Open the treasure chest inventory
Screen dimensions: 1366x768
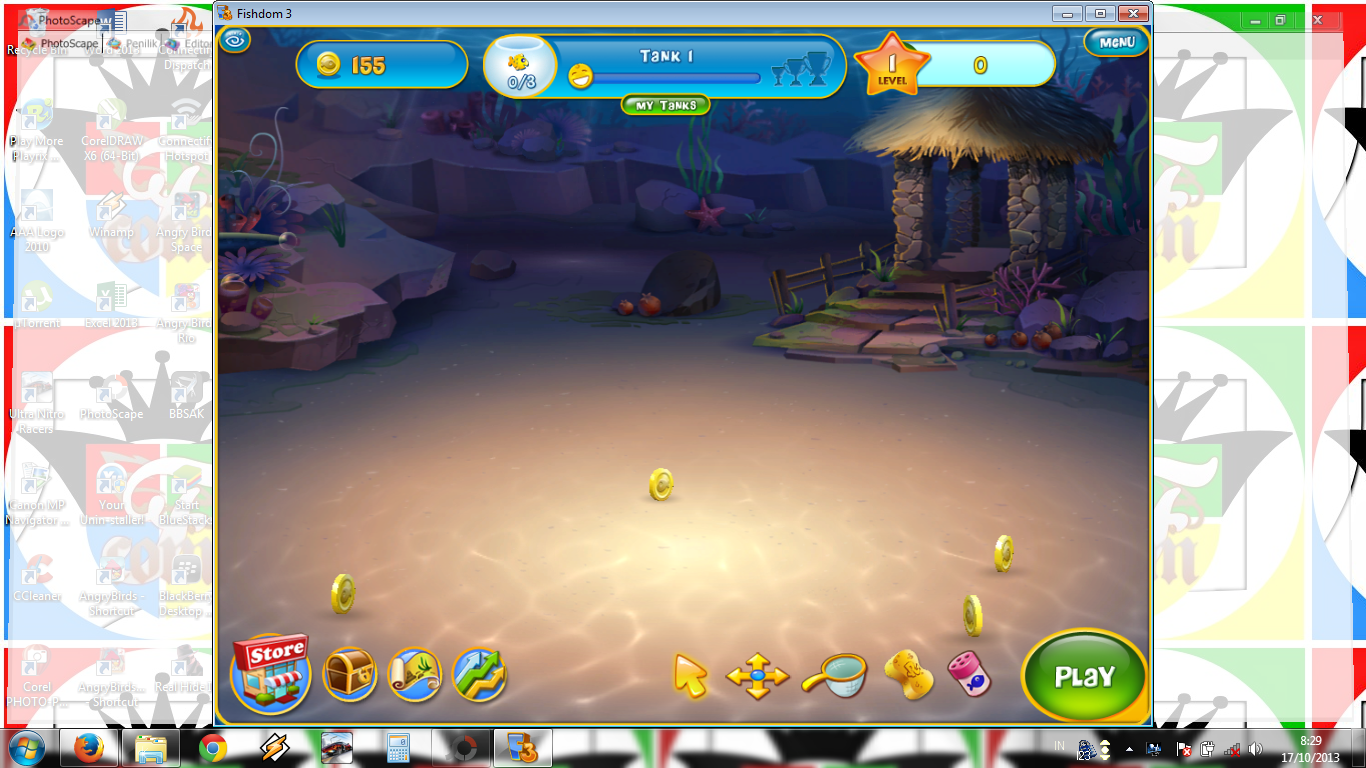[350, 676]
